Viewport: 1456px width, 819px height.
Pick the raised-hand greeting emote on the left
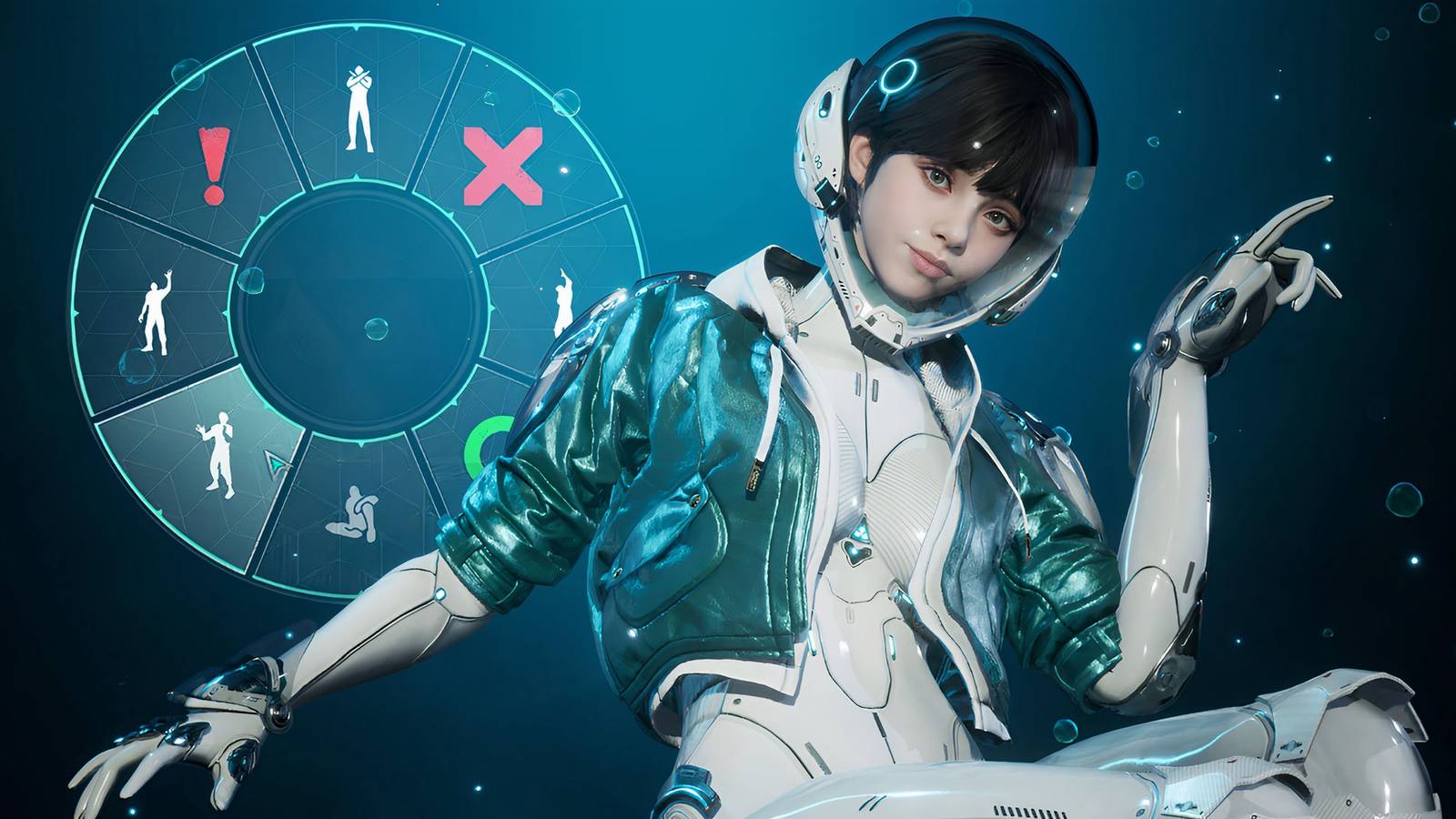point(157,309)
